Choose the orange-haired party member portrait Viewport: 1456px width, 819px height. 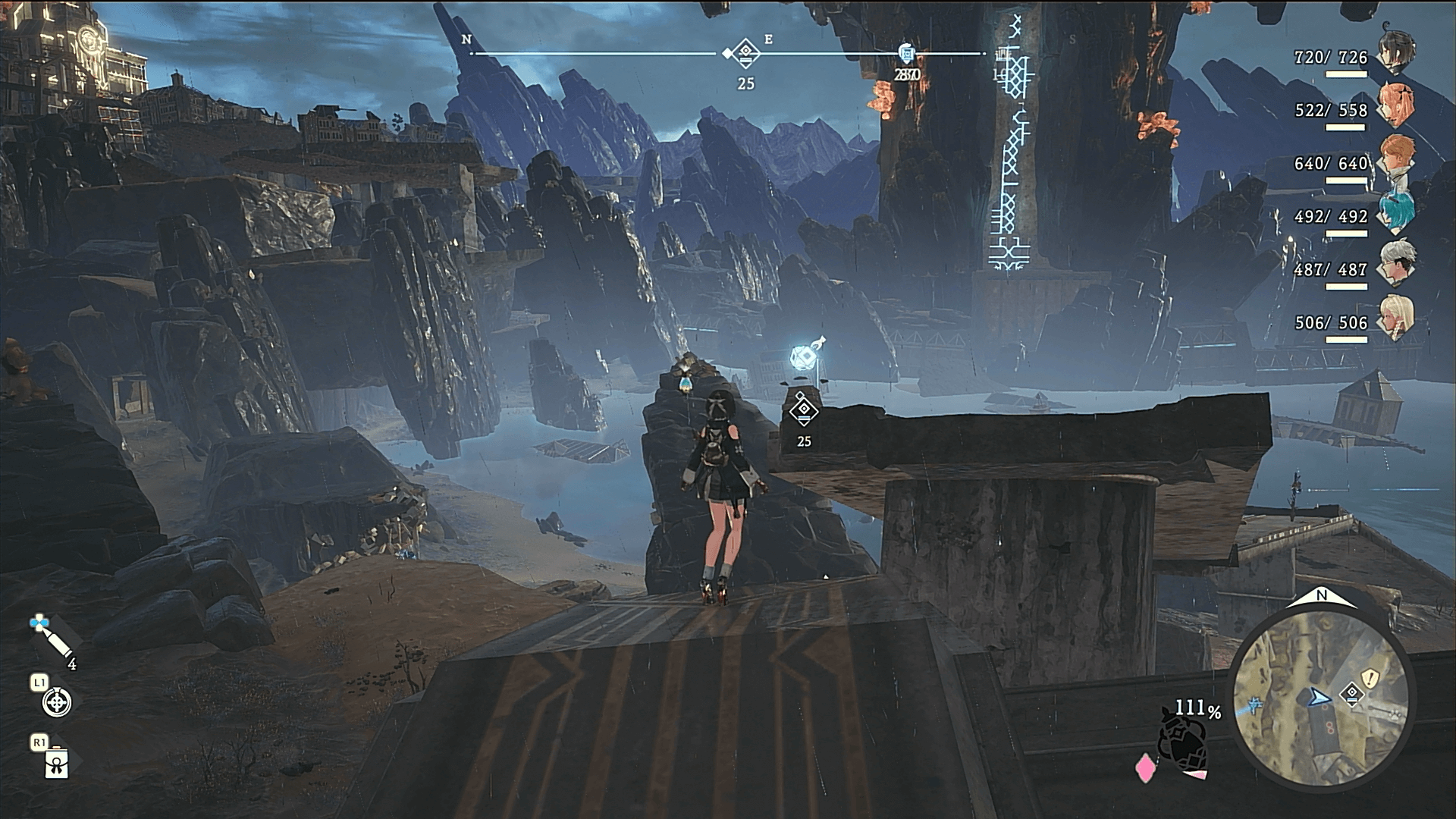[1396, 158]
